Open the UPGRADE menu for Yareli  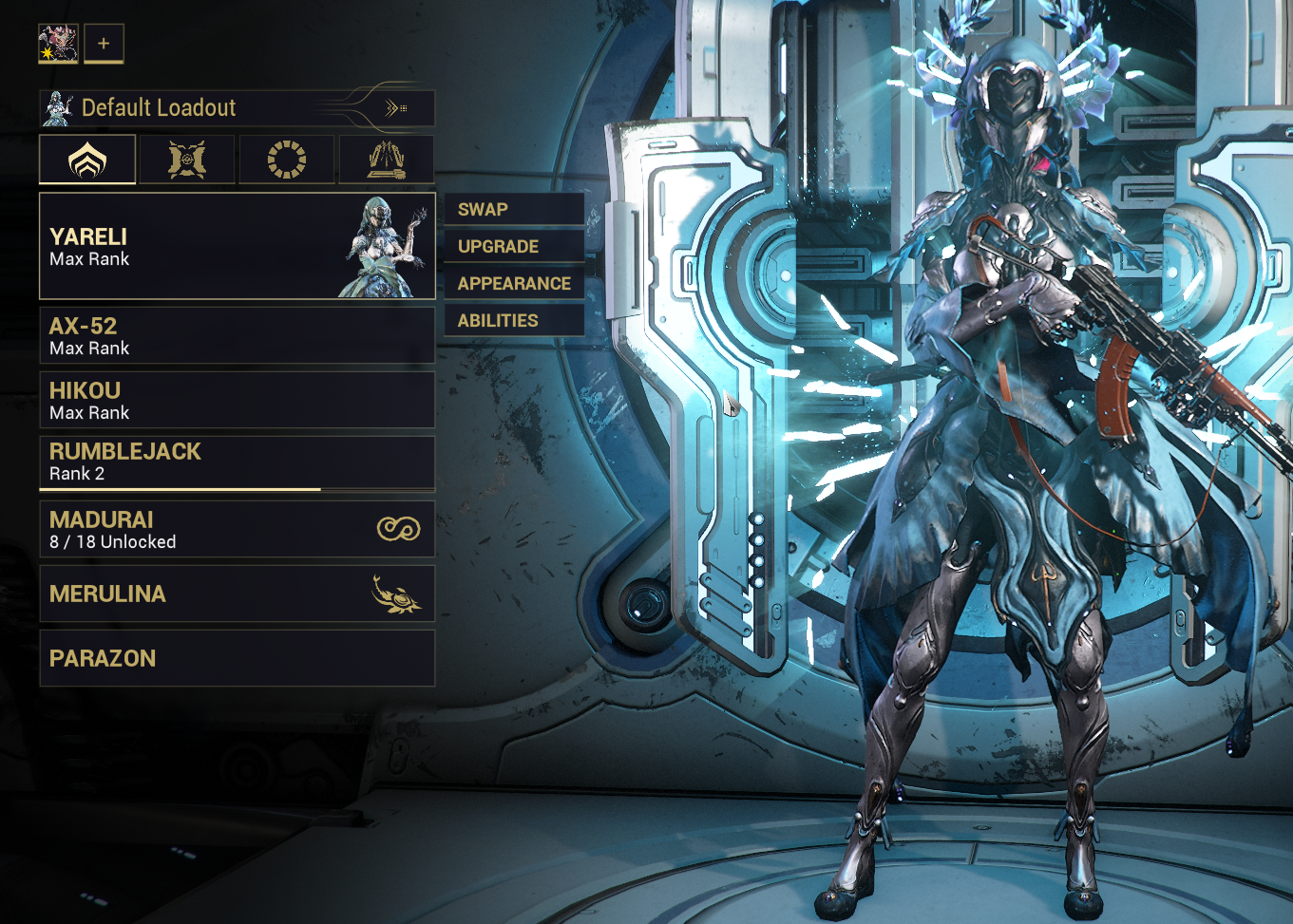[514, 247]
